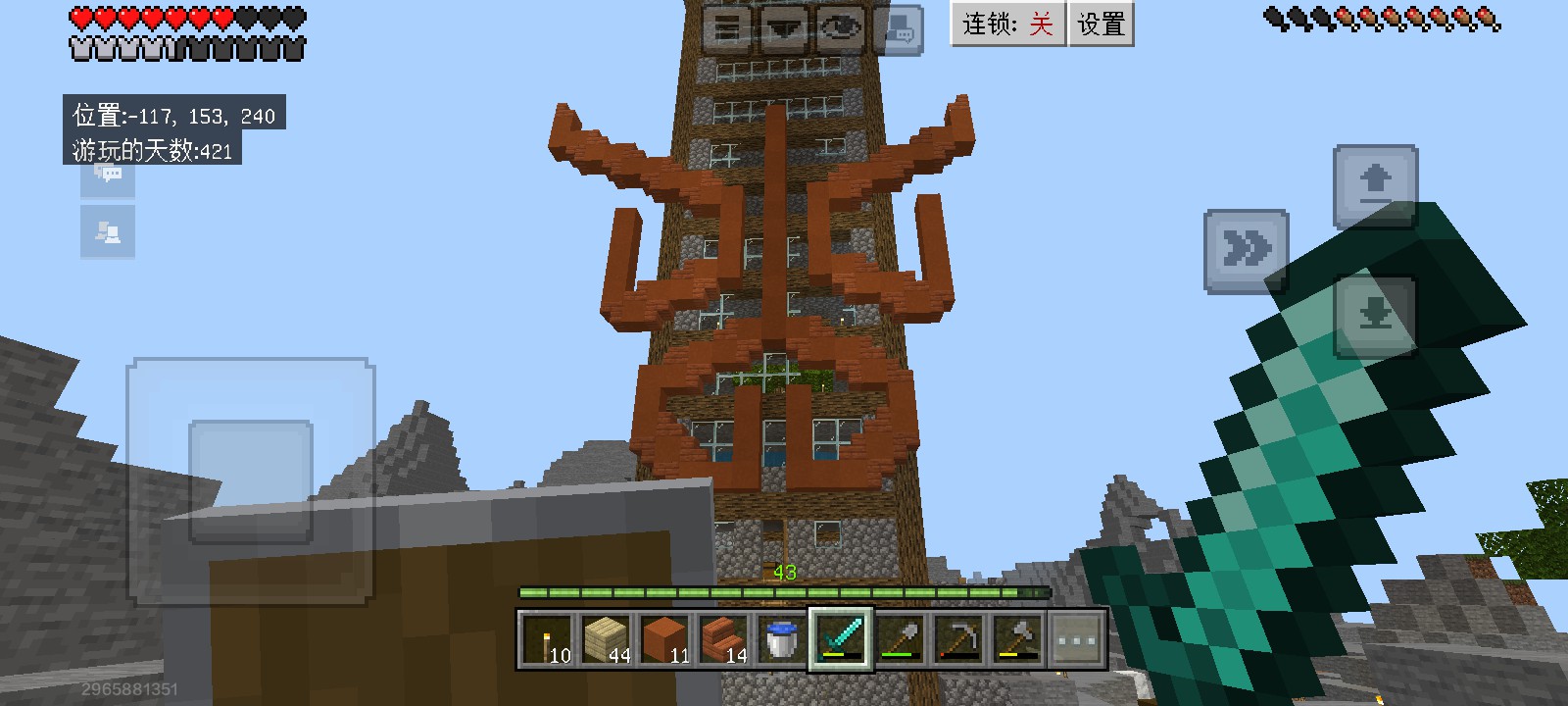Choose the terracotta block slot
1568x706 pixels.
click(663, 639)
